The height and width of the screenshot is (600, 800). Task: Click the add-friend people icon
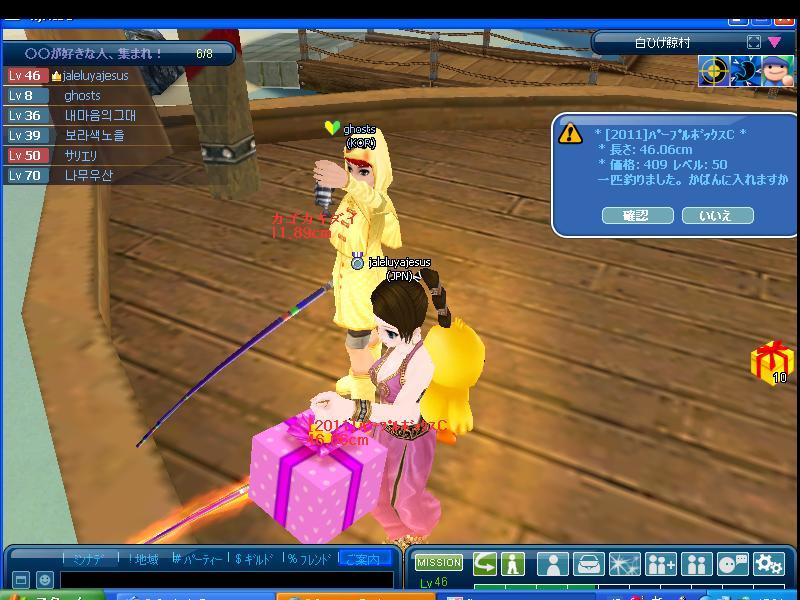(x=661, y=564)
